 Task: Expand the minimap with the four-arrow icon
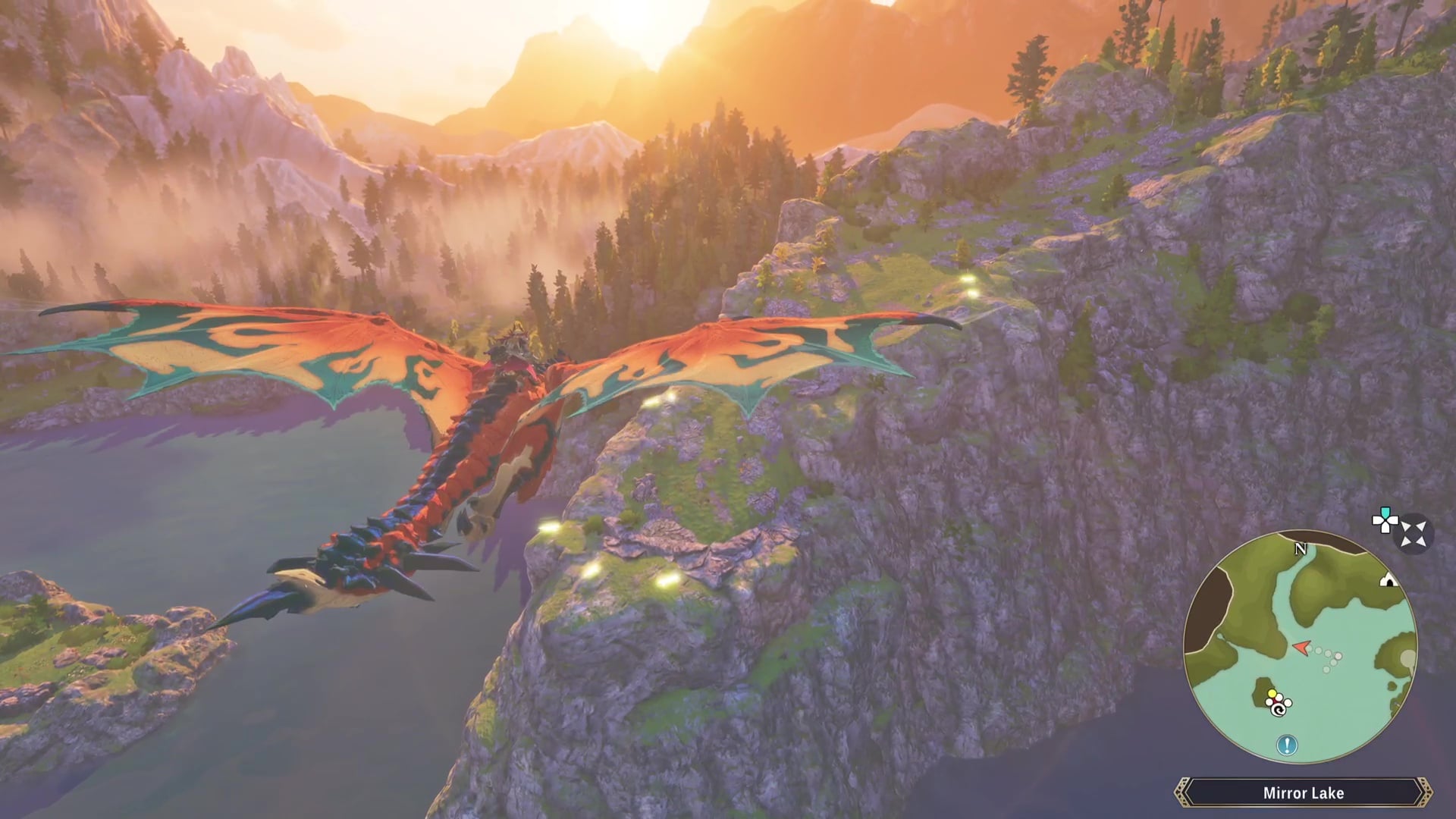pos(1414,533)
